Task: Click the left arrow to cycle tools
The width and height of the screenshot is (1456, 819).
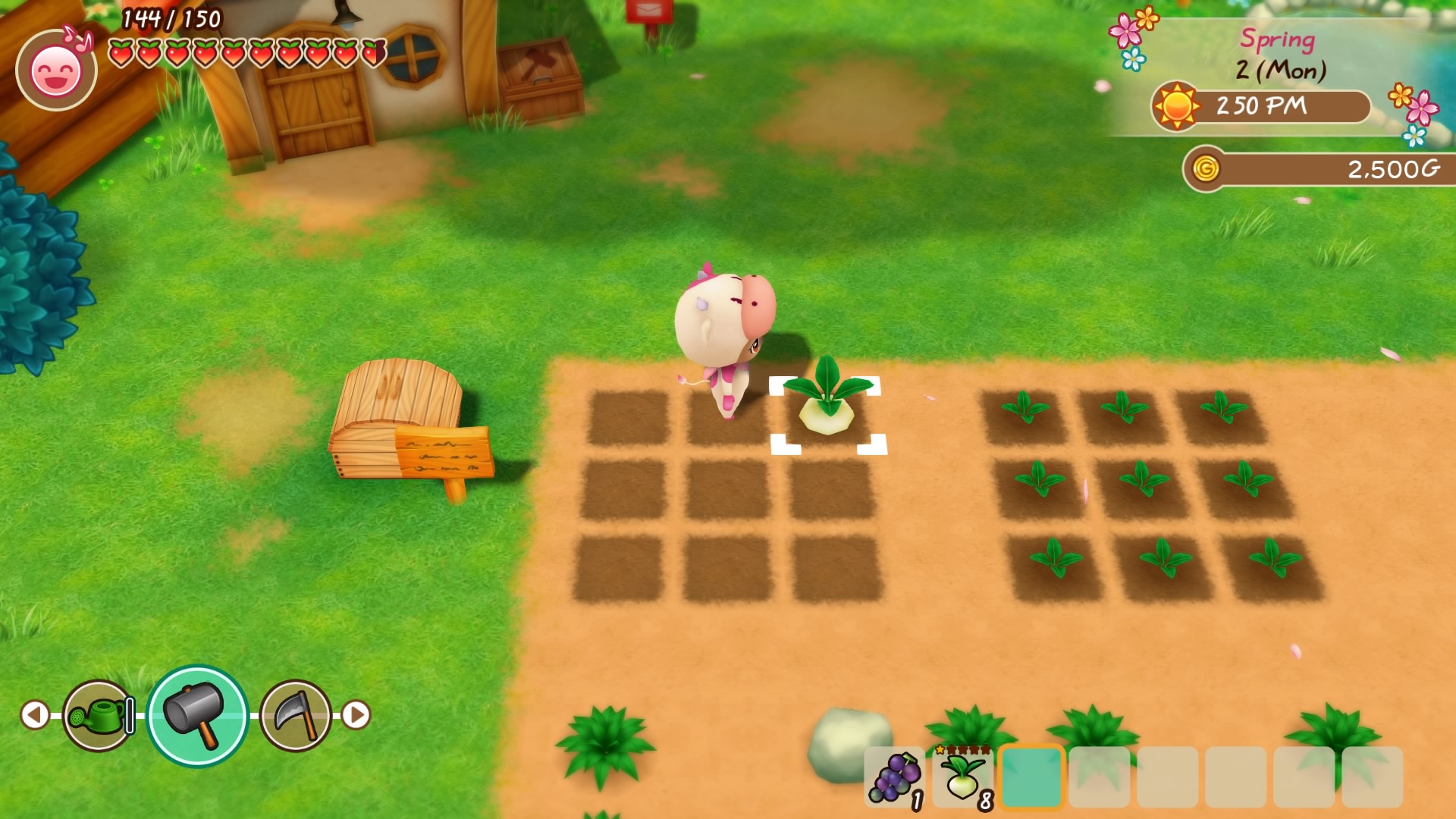Action: point(33,714)
